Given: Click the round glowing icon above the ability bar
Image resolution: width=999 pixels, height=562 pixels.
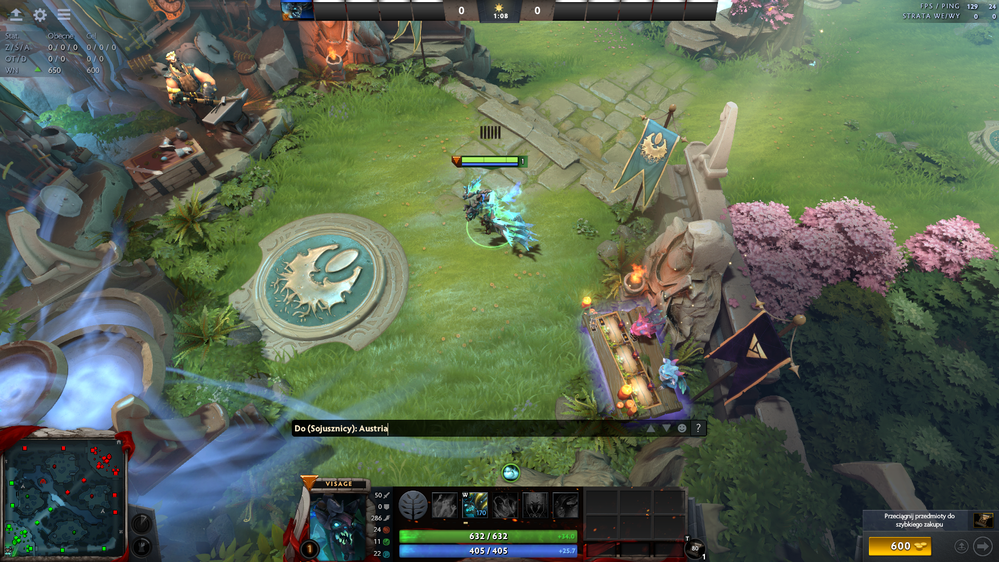Looking at the screenshot, I should [x=511, y=472].
